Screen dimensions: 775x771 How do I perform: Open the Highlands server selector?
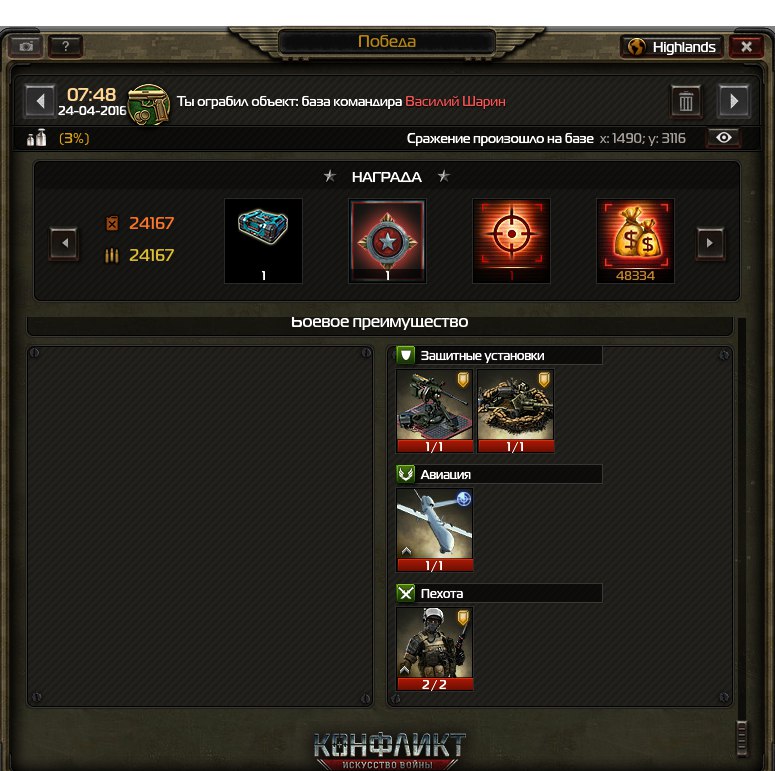tap(672, 47)
